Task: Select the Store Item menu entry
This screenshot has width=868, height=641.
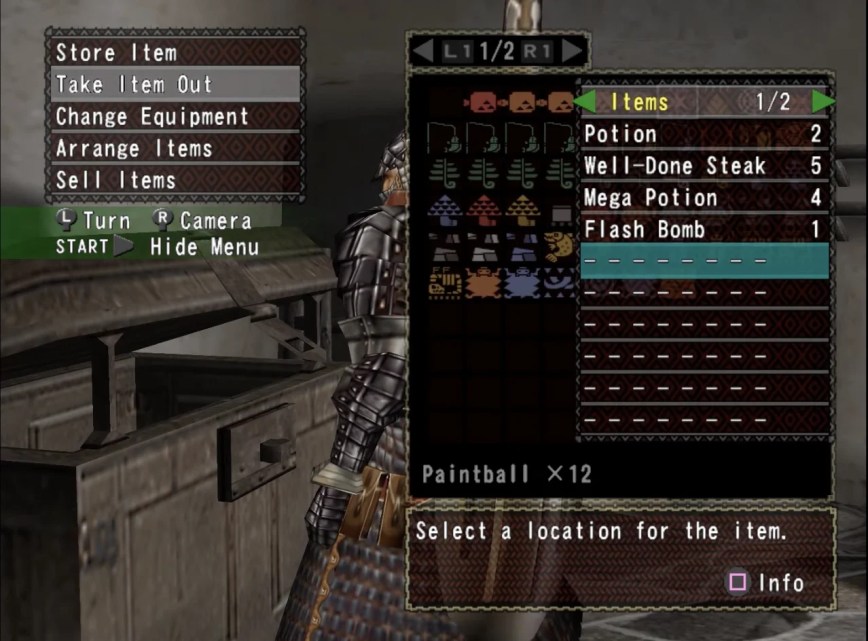Action: click(x=175, y=52)
